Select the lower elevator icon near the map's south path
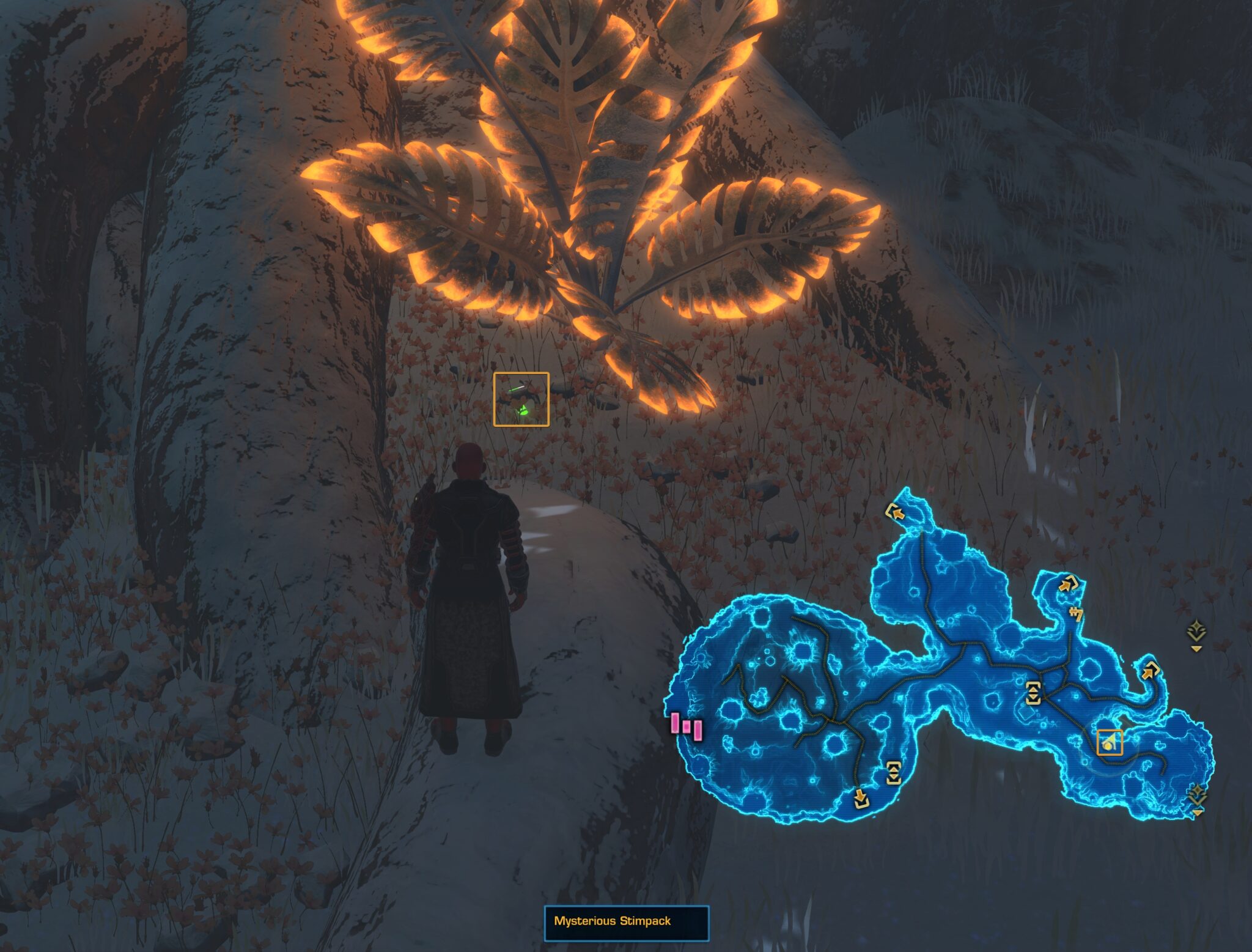Viewport: 1252px width, 952px height. [894, 773]
